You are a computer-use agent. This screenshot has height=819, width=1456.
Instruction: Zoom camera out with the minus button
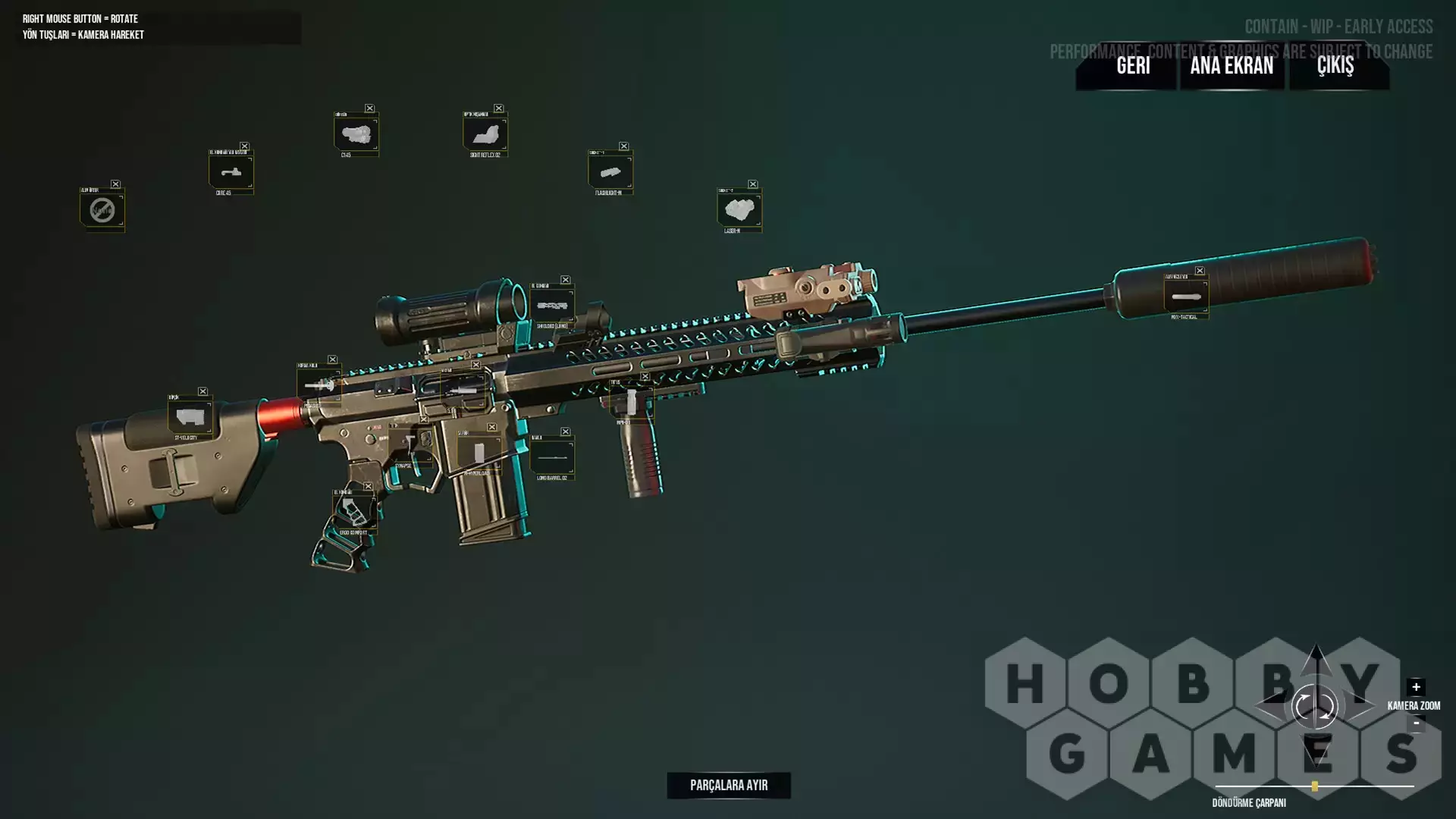coord(1416,723)
